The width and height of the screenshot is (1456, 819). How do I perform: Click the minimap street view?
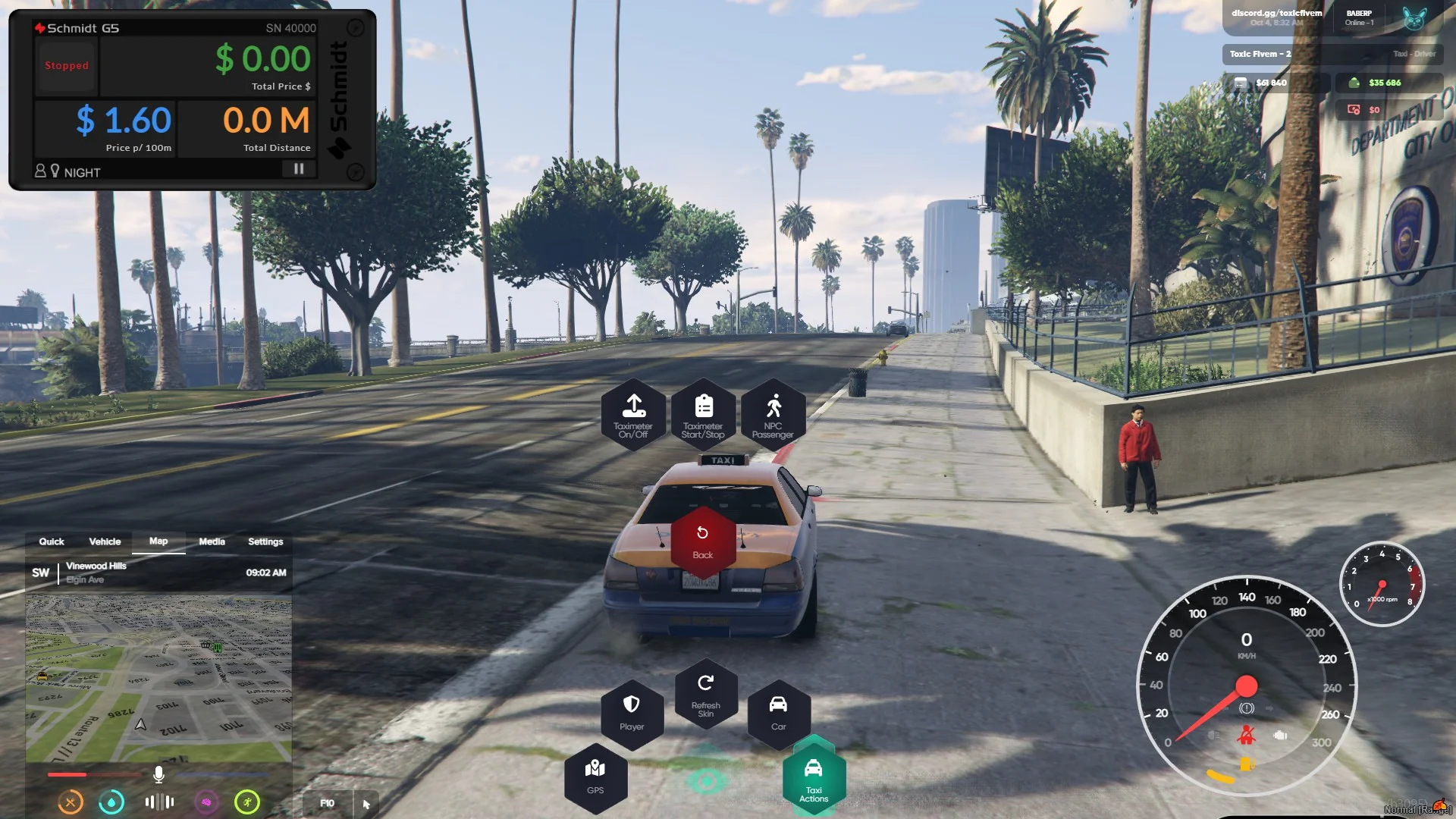pos(158,679)
